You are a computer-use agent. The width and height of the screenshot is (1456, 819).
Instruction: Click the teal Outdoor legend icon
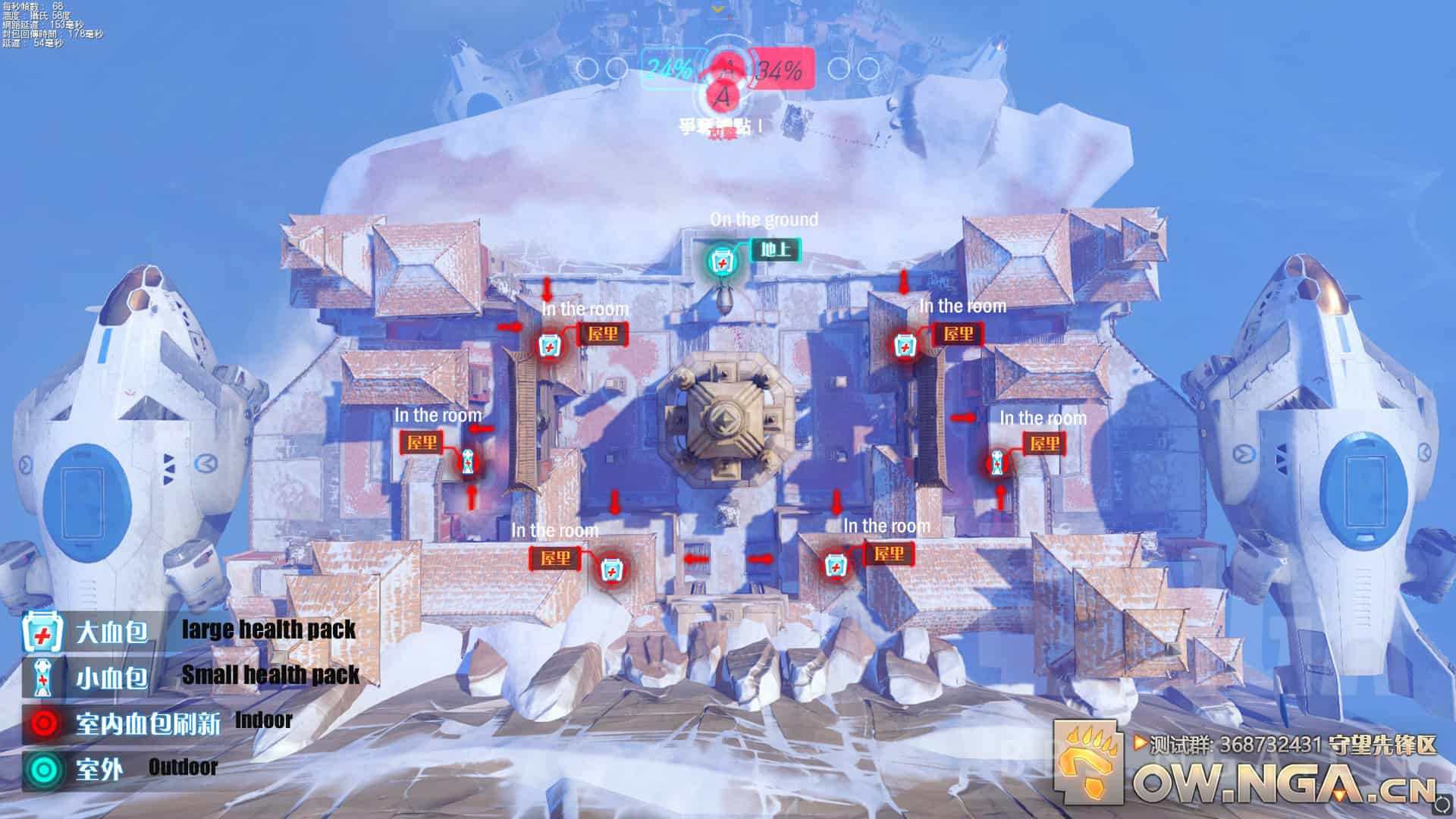click(42, 769)
